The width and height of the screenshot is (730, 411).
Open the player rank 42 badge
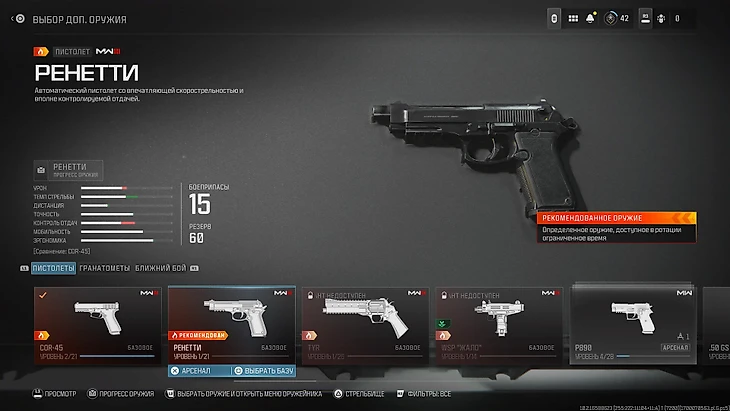point(616,18)
